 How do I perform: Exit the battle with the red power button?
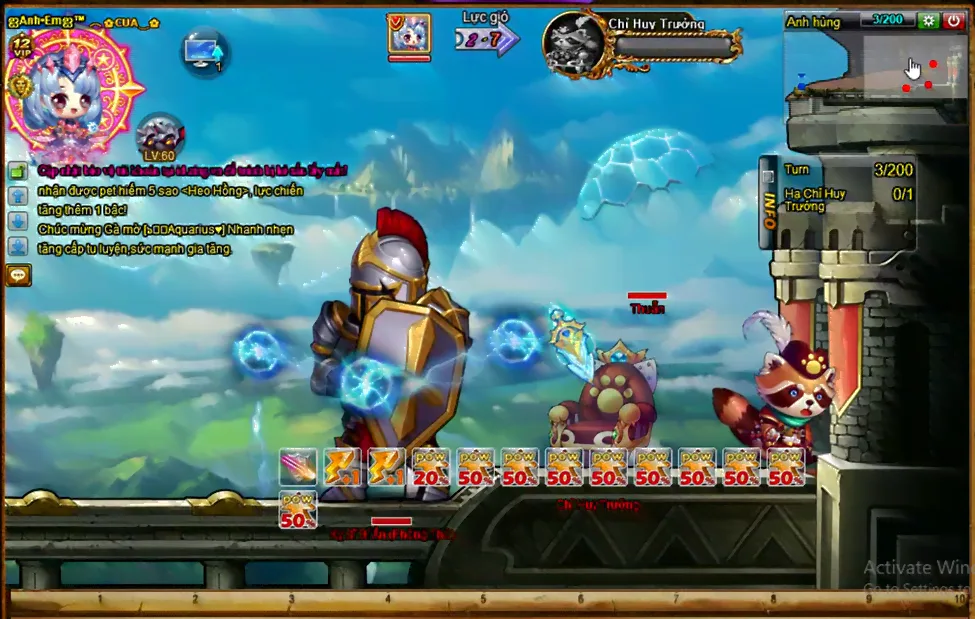(953, 20)
